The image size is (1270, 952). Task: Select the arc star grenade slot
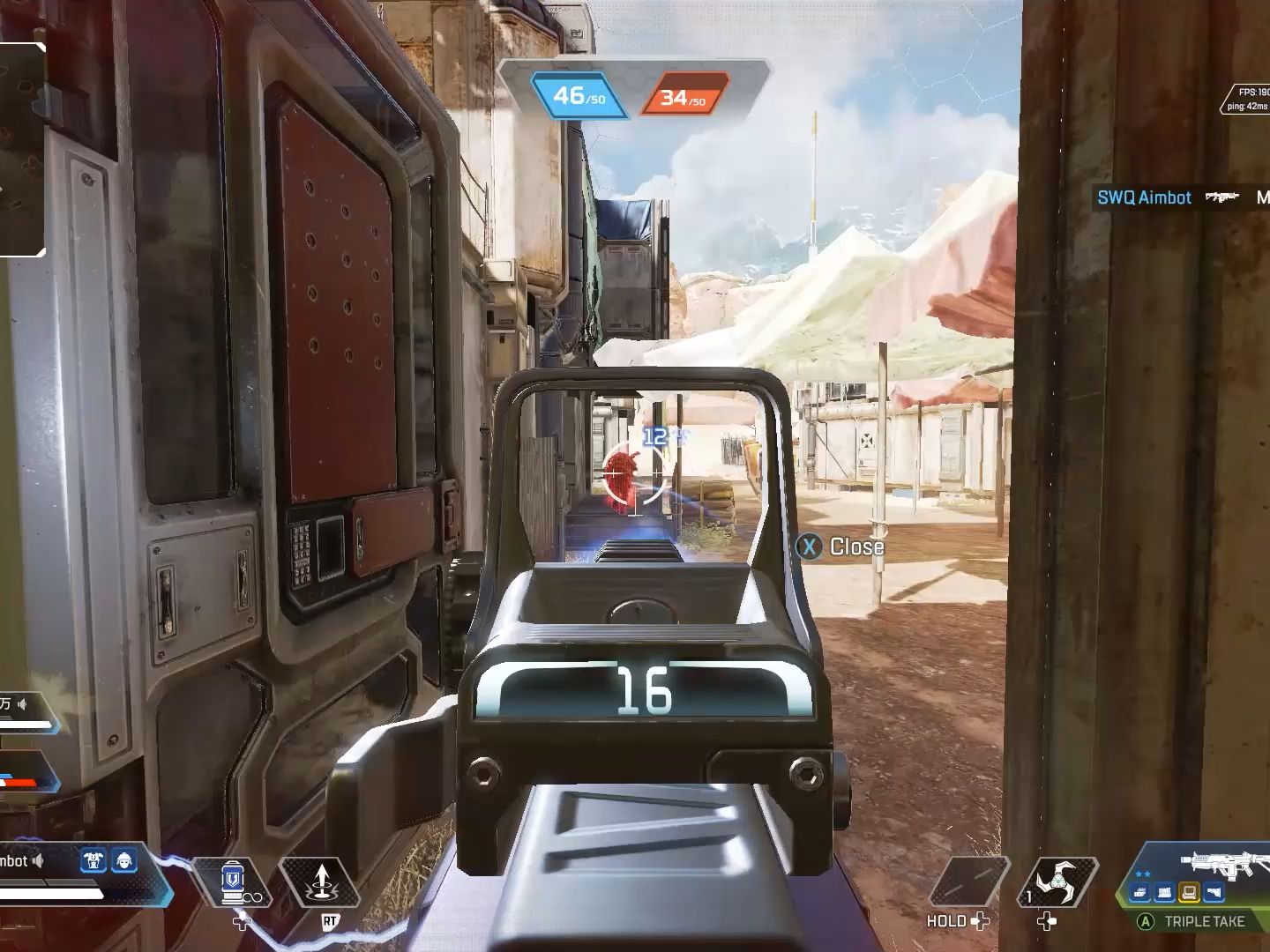point(1057,882)
